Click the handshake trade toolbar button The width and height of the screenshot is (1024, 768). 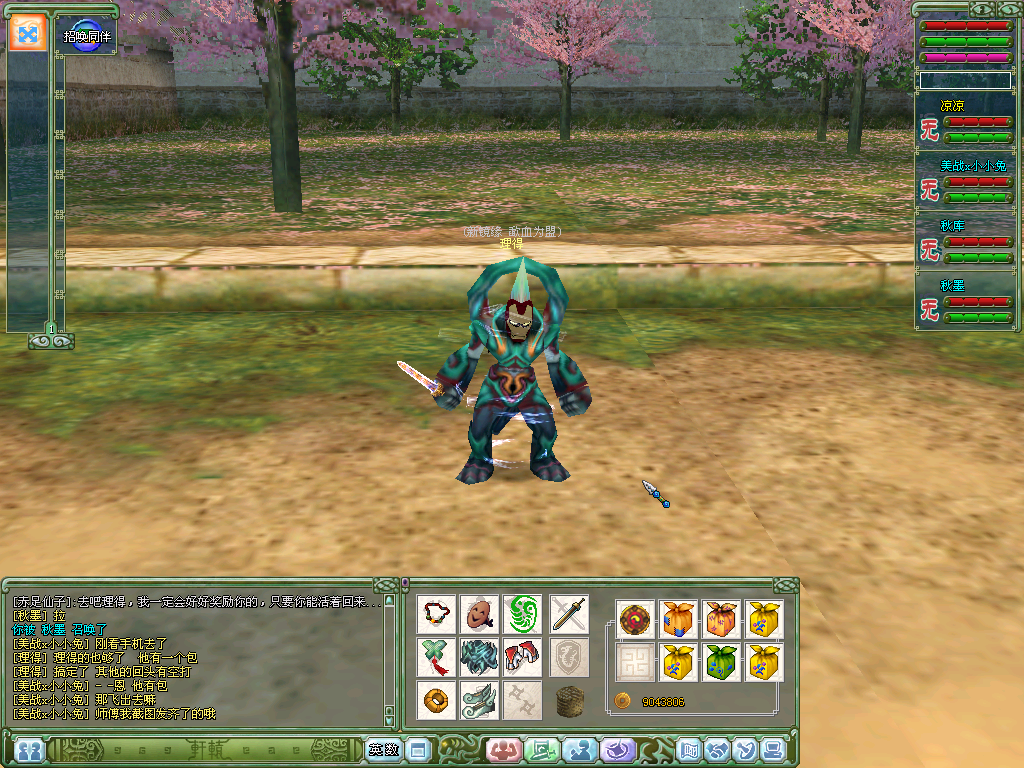tap(717, 749)
